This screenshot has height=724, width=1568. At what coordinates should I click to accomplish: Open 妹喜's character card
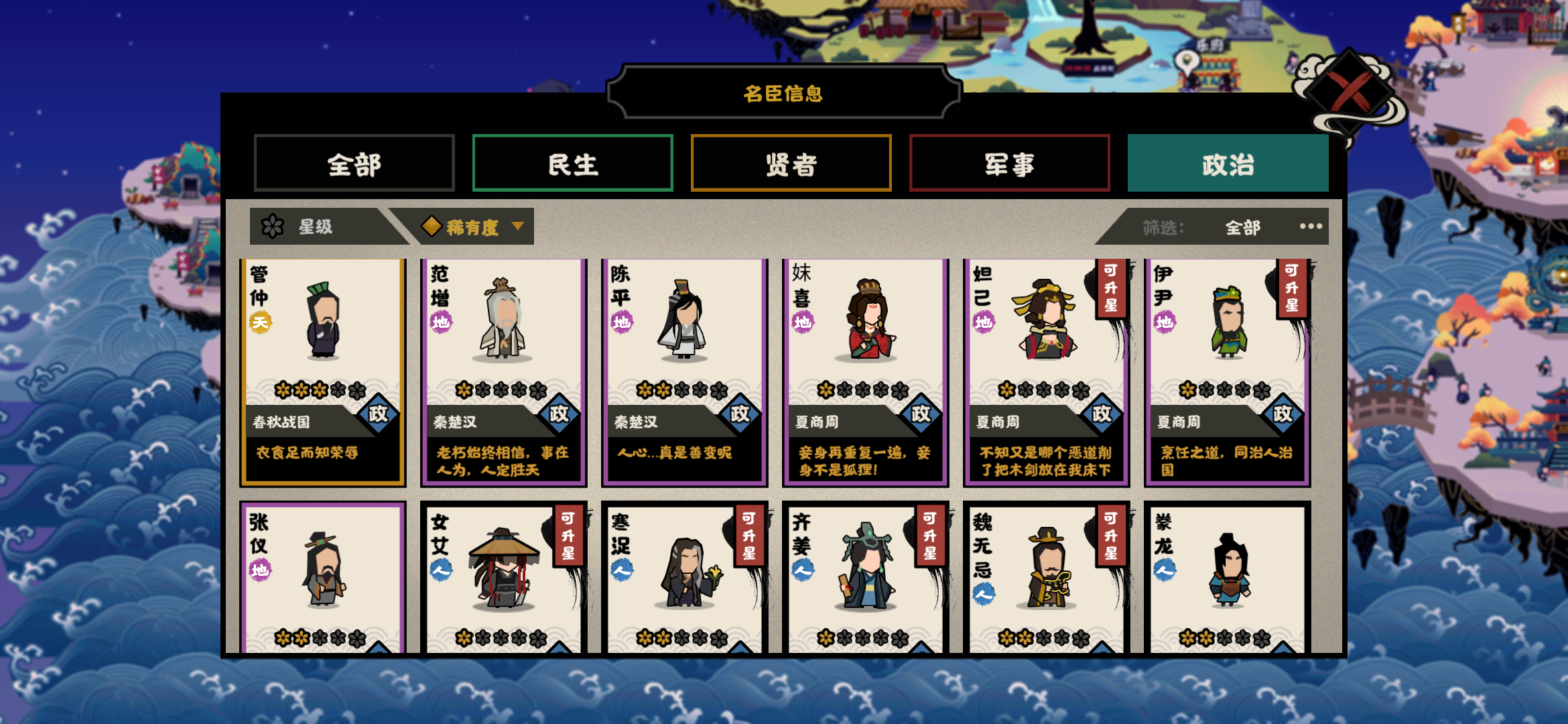click(x=864, y=372)
